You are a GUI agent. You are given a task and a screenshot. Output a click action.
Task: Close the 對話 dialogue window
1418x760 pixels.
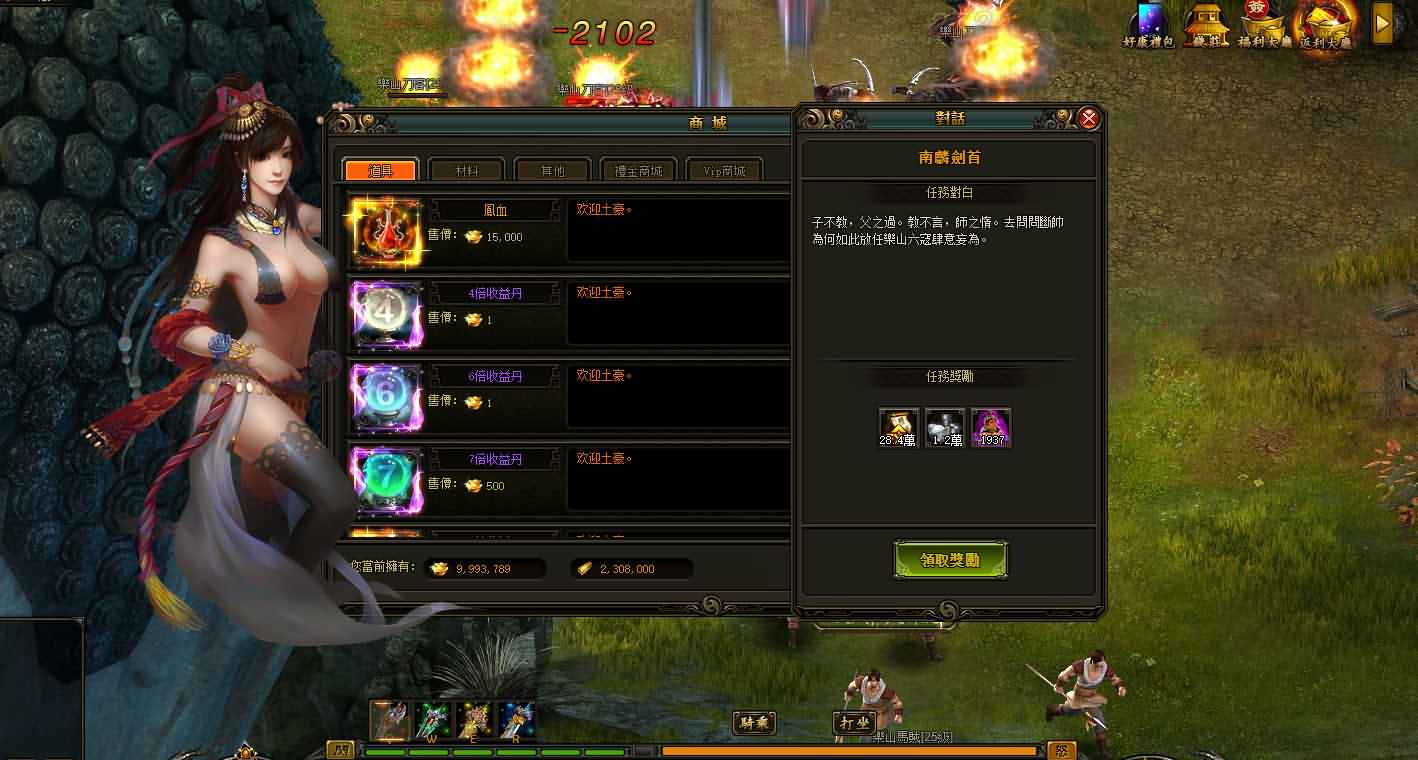click(1089, 119)
